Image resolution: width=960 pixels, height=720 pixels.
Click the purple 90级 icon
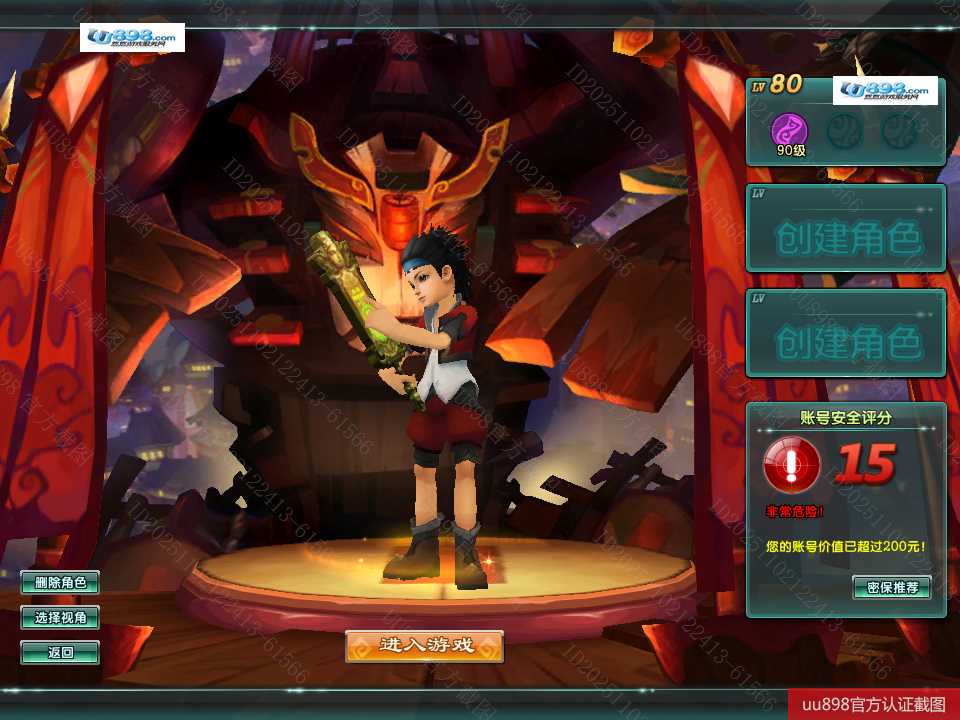790,130
